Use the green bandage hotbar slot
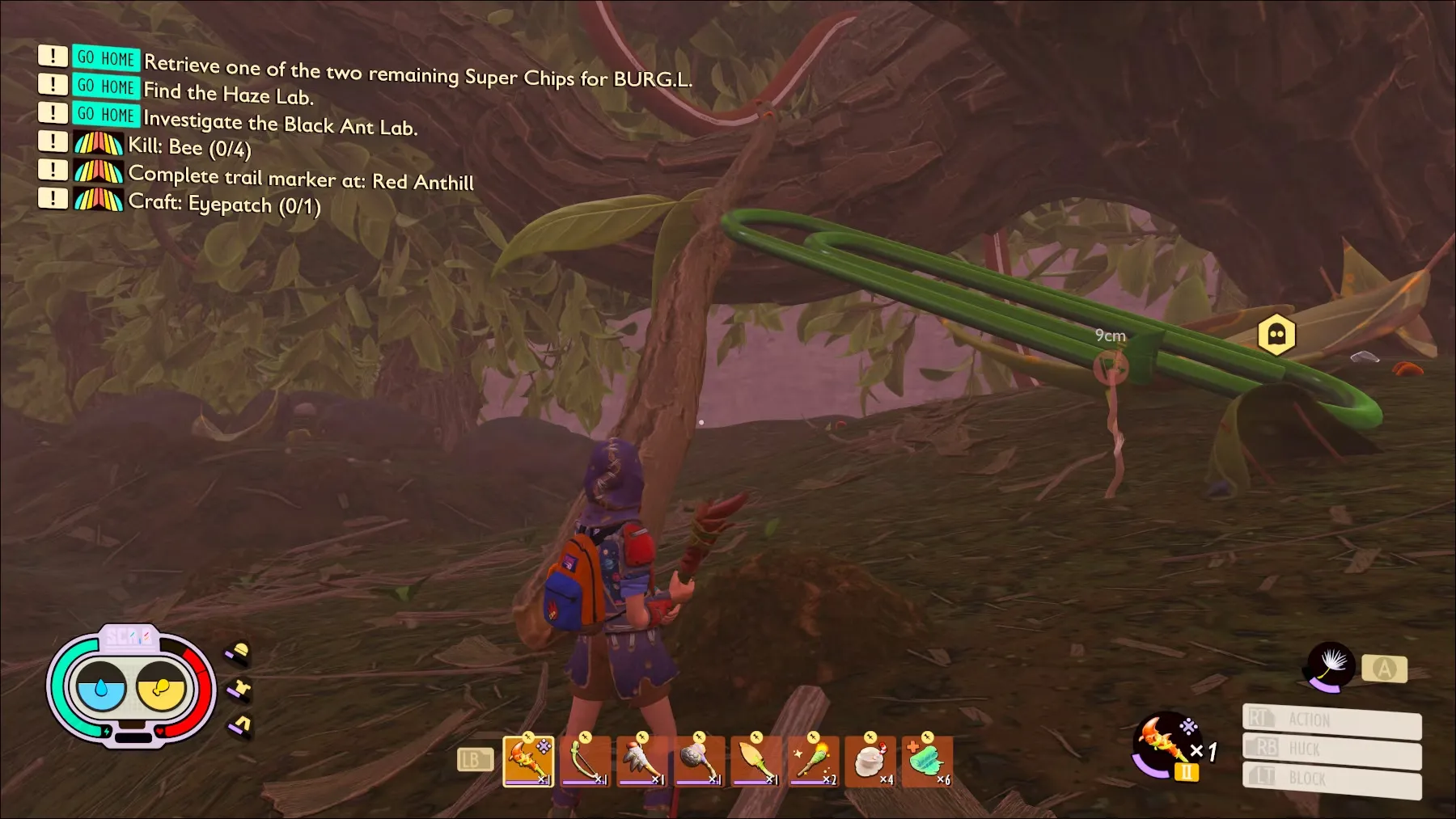 pos(927,761)
